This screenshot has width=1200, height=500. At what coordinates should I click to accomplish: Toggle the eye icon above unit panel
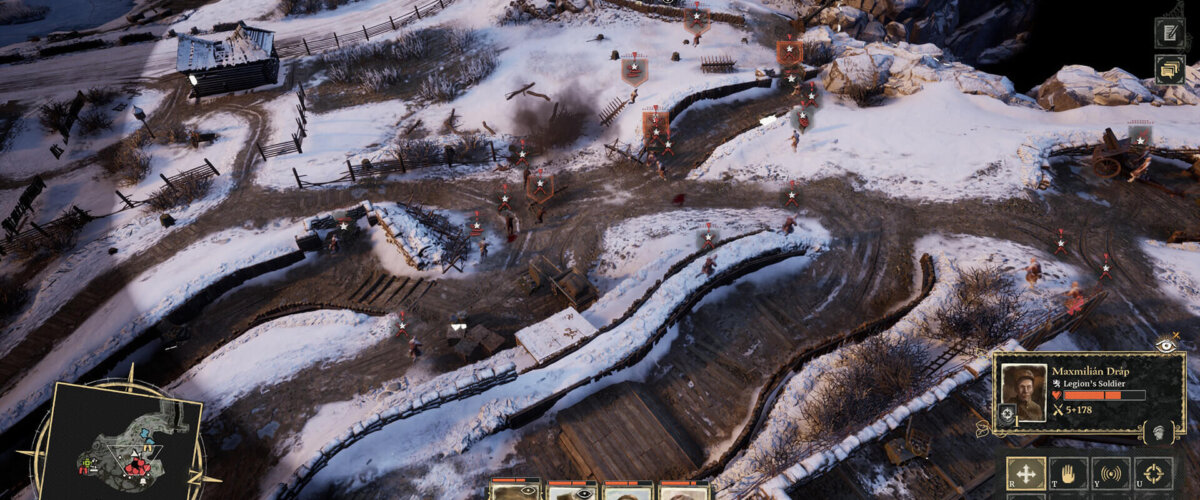(x=1165, y=343)
